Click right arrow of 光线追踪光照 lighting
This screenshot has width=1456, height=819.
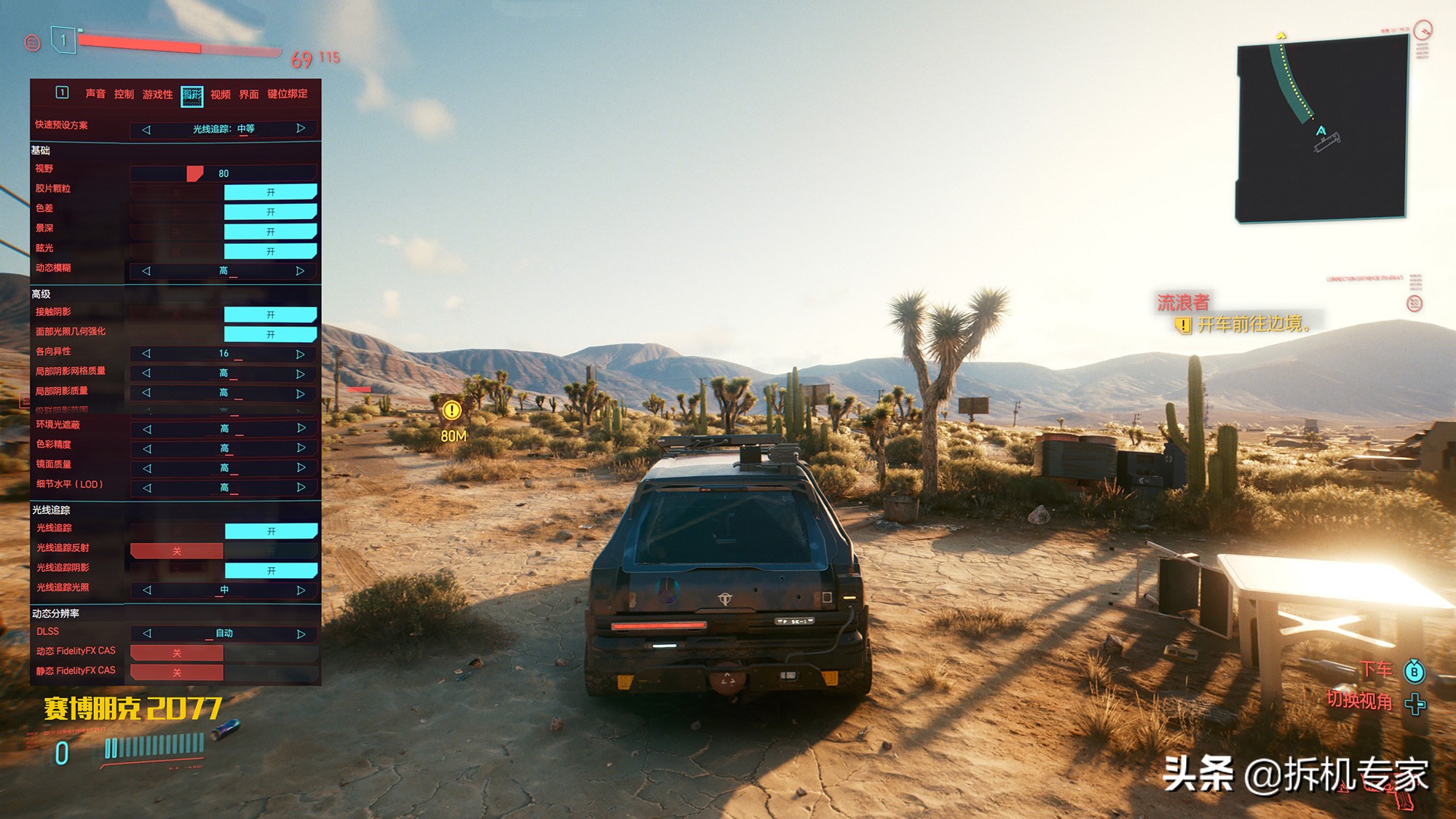[x=301, y=590]
